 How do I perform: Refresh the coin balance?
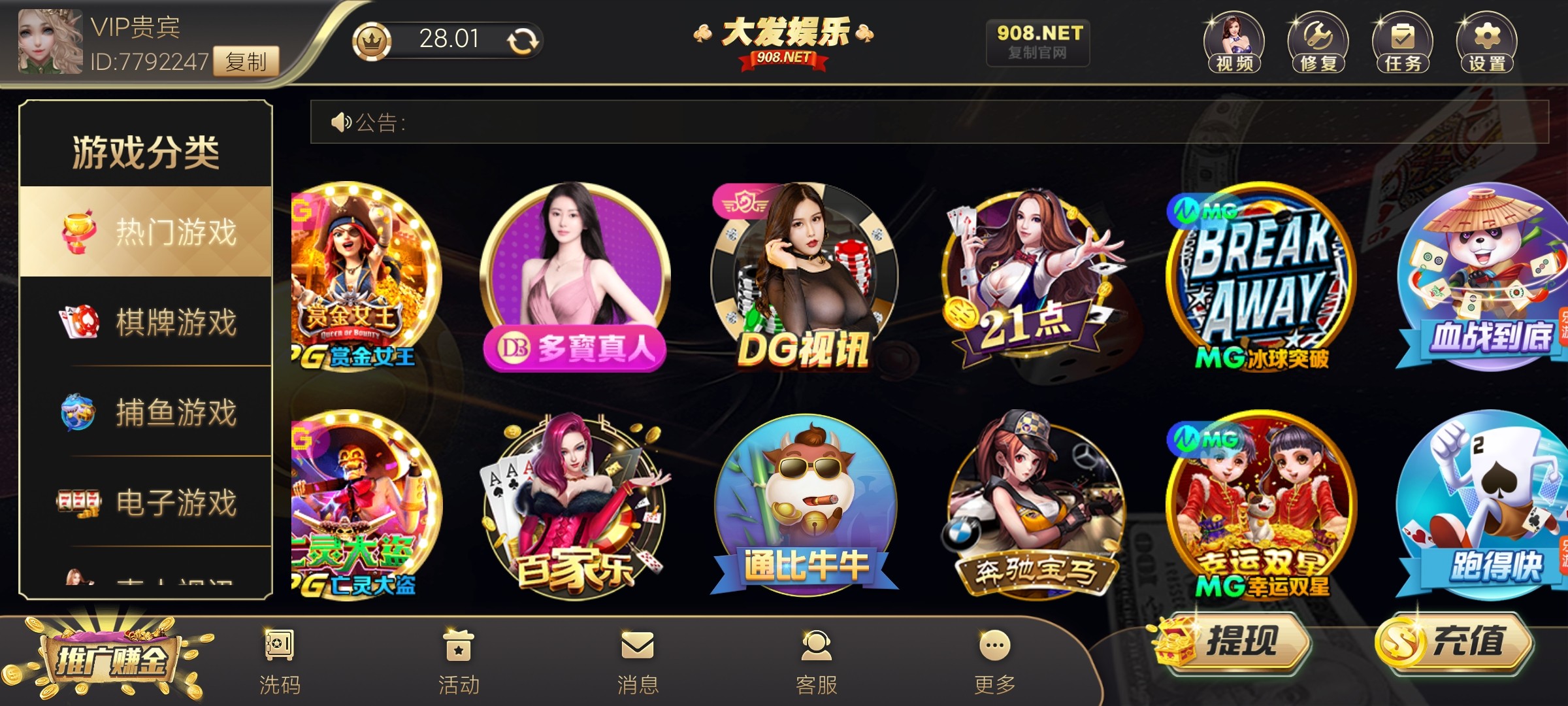pyautogui.click(x=523, y=41)
